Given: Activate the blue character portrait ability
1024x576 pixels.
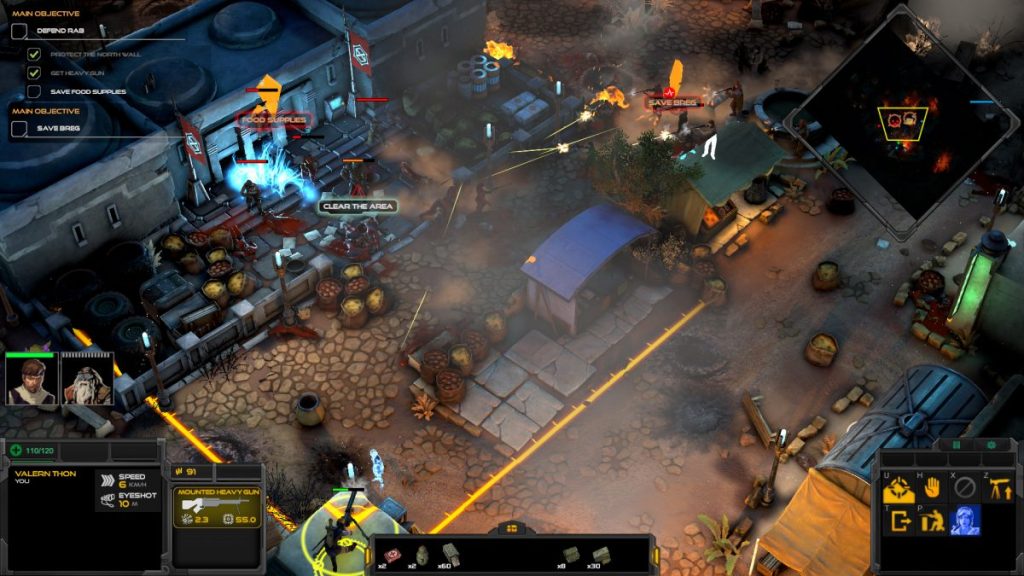Looking at the screenshot, I should click(x=965, y=520).
